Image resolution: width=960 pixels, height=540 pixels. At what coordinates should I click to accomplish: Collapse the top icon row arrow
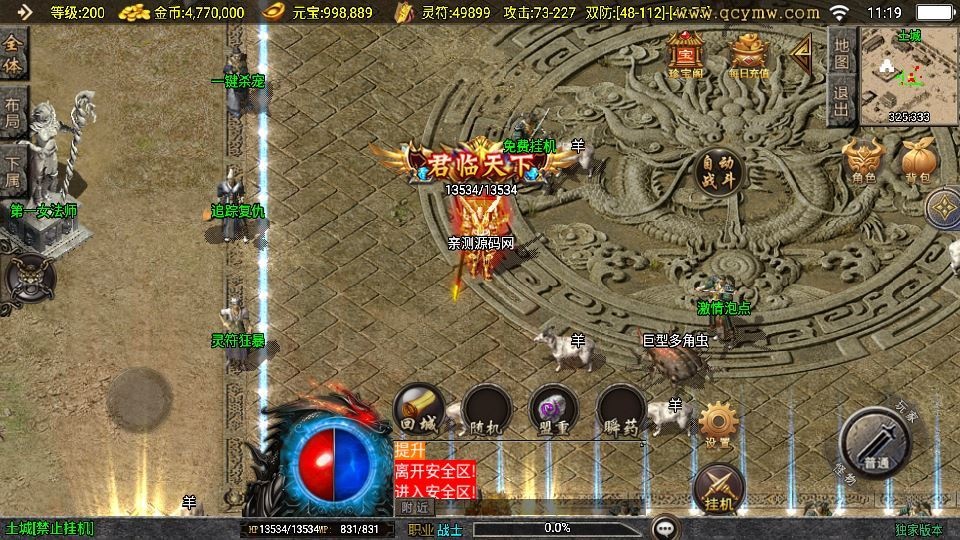point(802,55)
